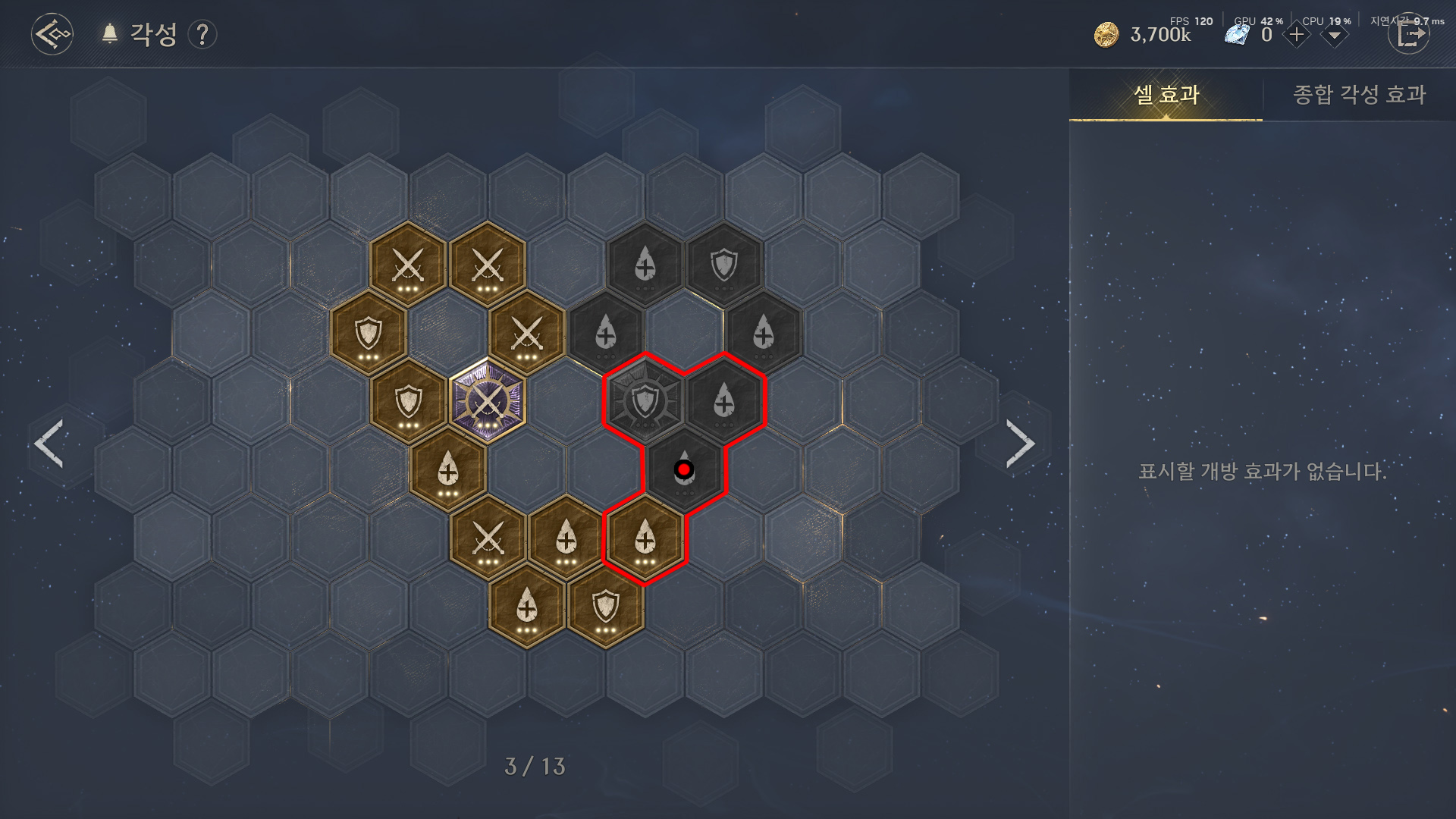The height and width of the screenshot is (819, 1456).
Task: Select the red-dot marked dark cell
Action: click(684, 470)
